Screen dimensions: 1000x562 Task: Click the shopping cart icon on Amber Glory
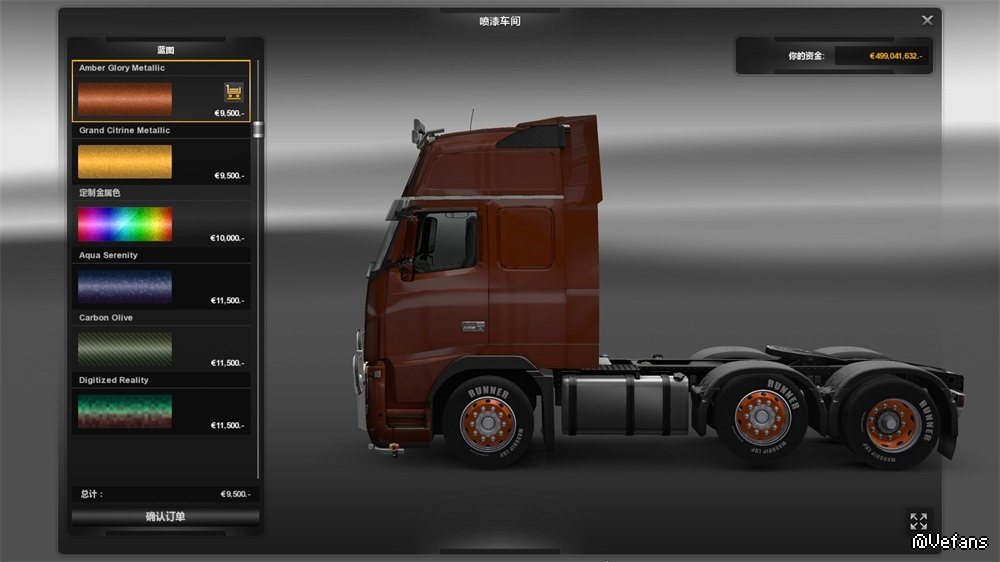[234, 92]
